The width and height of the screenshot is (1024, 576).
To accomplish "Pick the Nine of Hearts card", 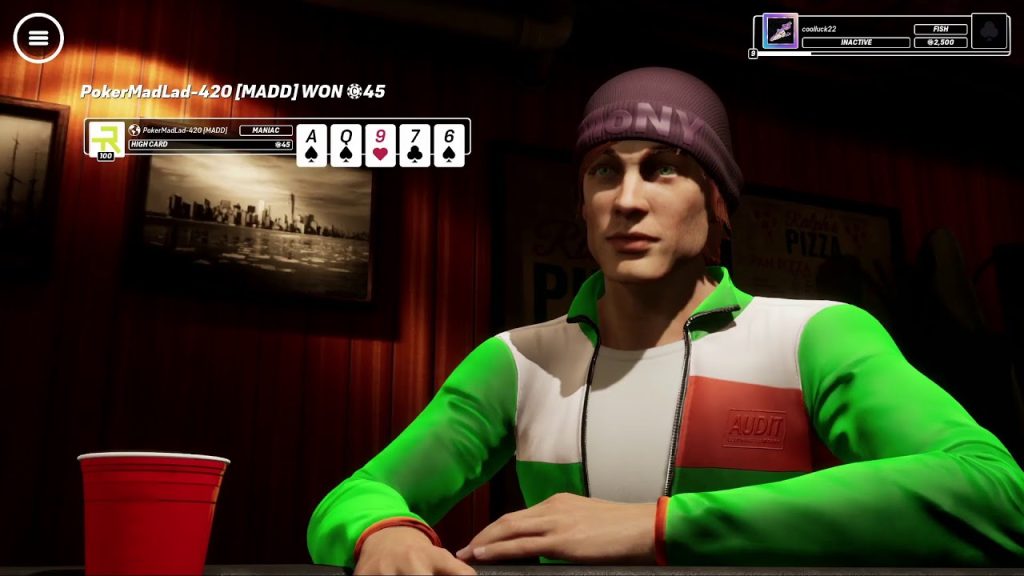I will pyautogui.click(x=380, y=144).
